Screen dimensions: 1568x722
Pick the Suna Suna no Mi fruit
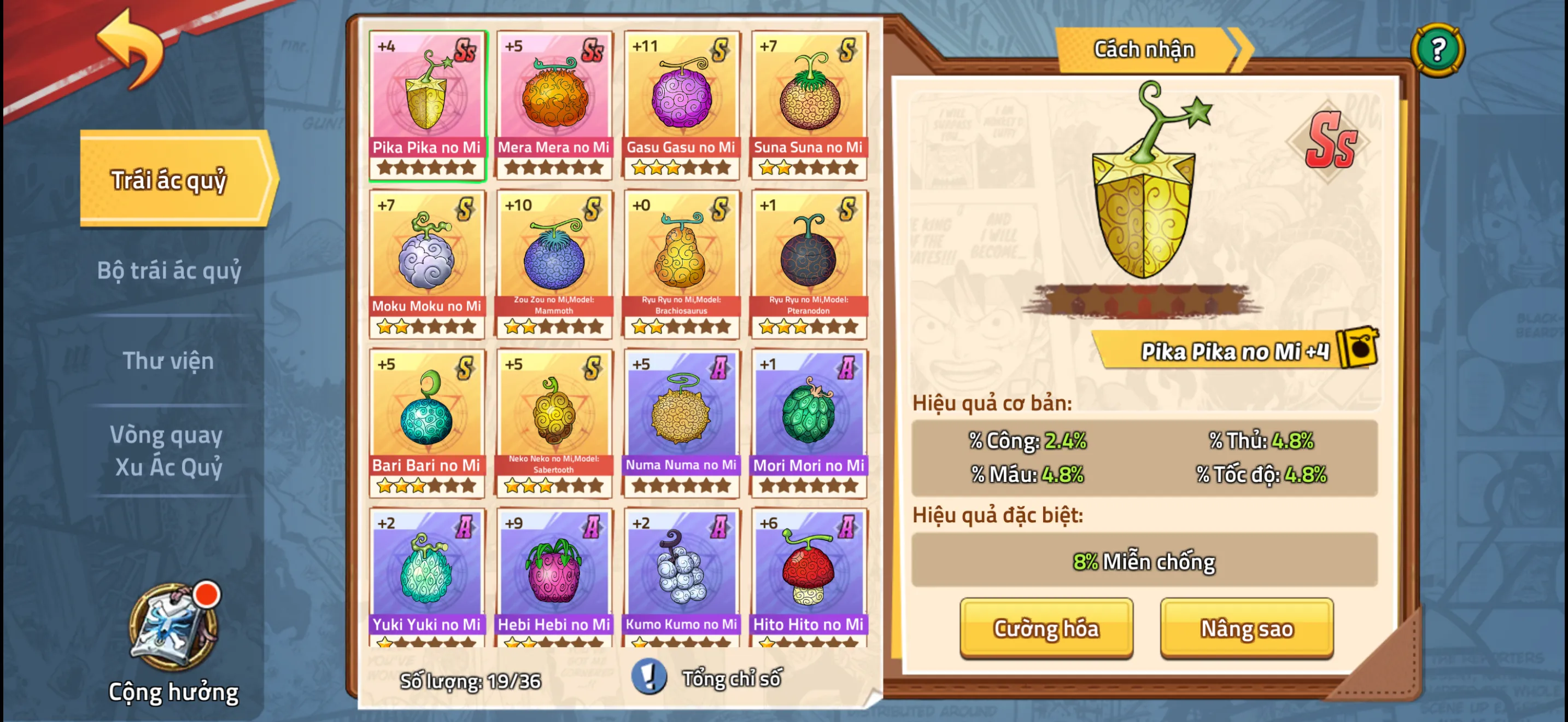coord(809,104)
